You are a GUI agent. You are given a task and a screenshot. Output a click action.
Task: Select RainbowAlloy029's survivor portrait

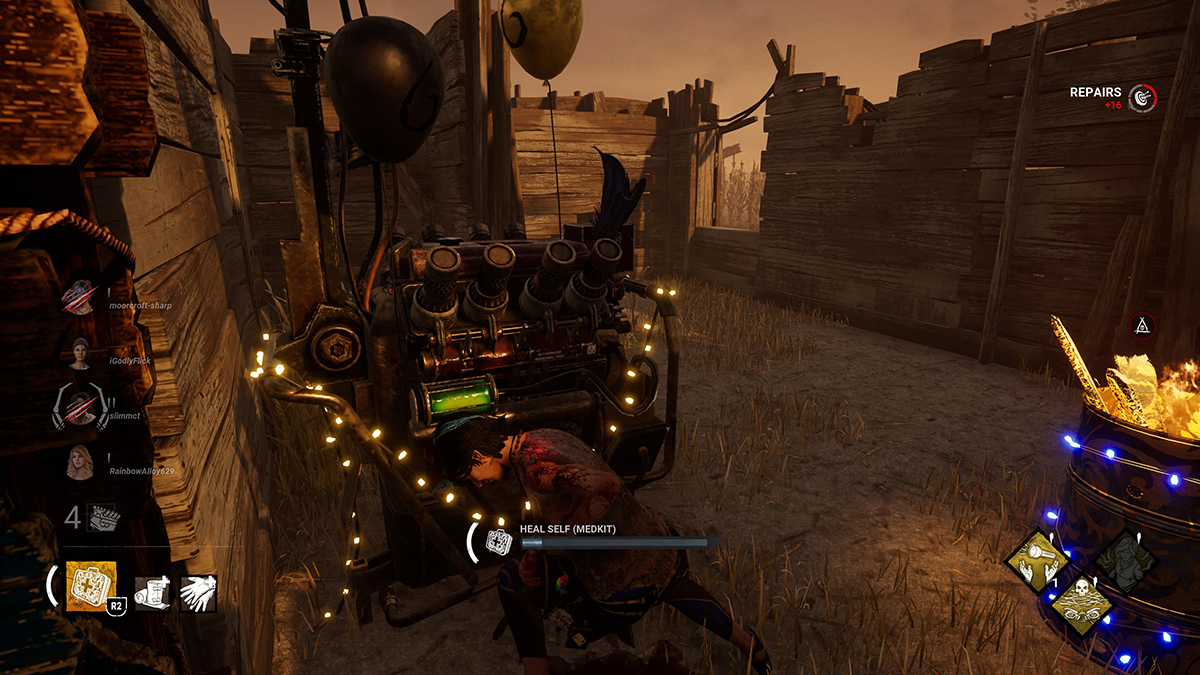click(79, 462)
